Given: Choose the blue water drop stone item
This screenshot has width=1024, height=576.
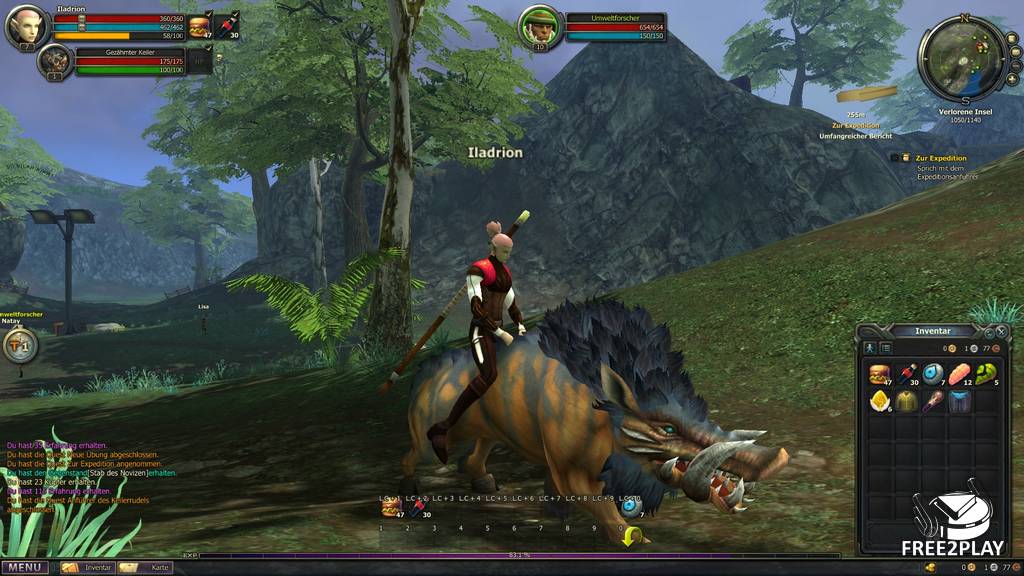Looking at the screenshot, I should pos(934,374).
